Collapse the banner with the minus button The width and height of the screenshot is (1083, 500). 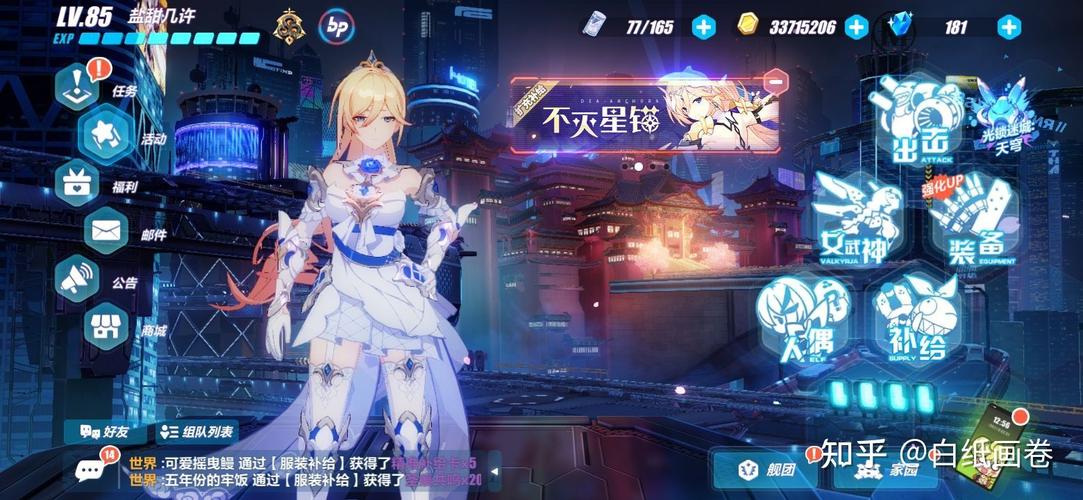(773, 80)
